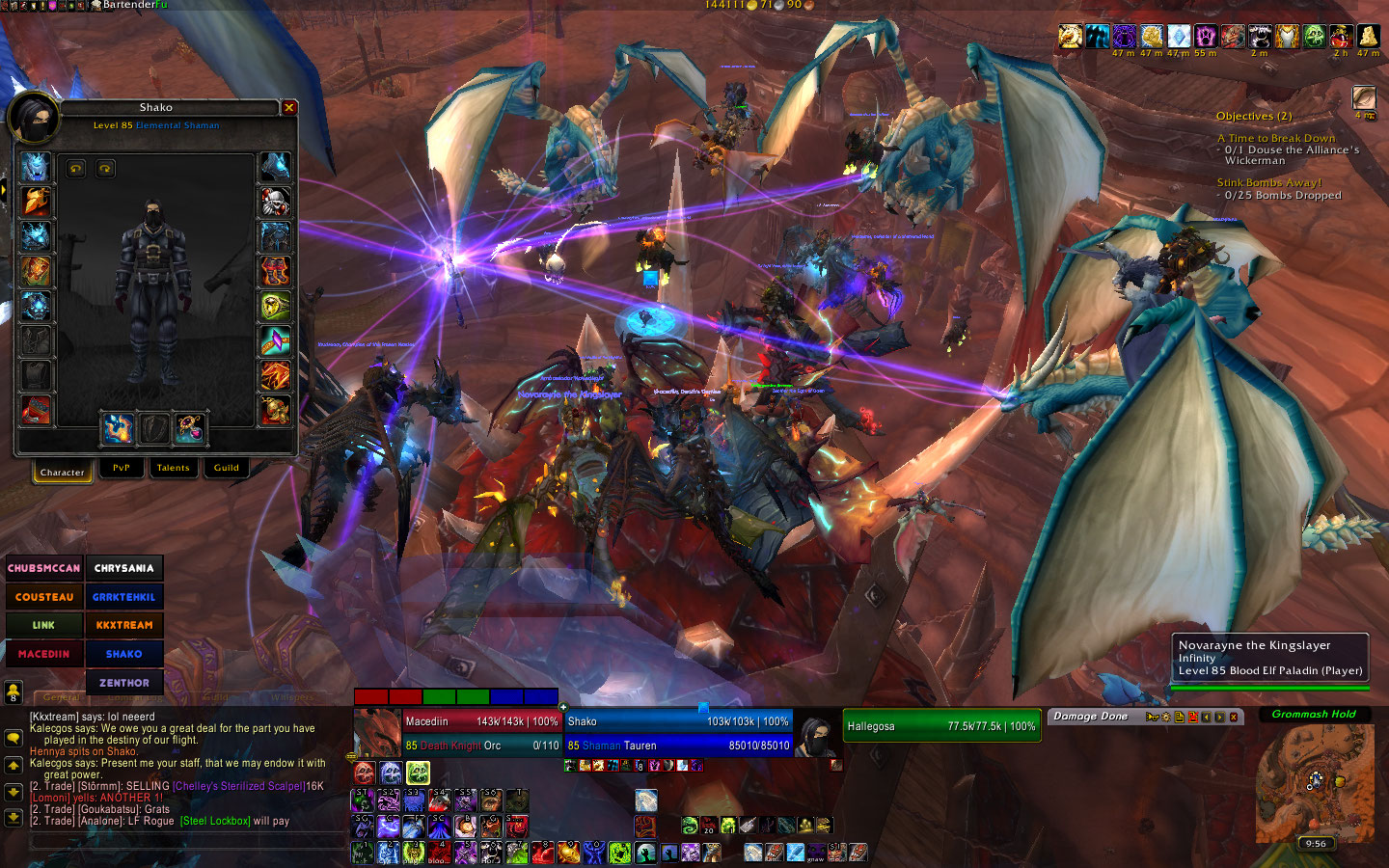Select the Hallegosa focus frame
The width and height of the screenshot is (1389, 868).
pos(940,726)
